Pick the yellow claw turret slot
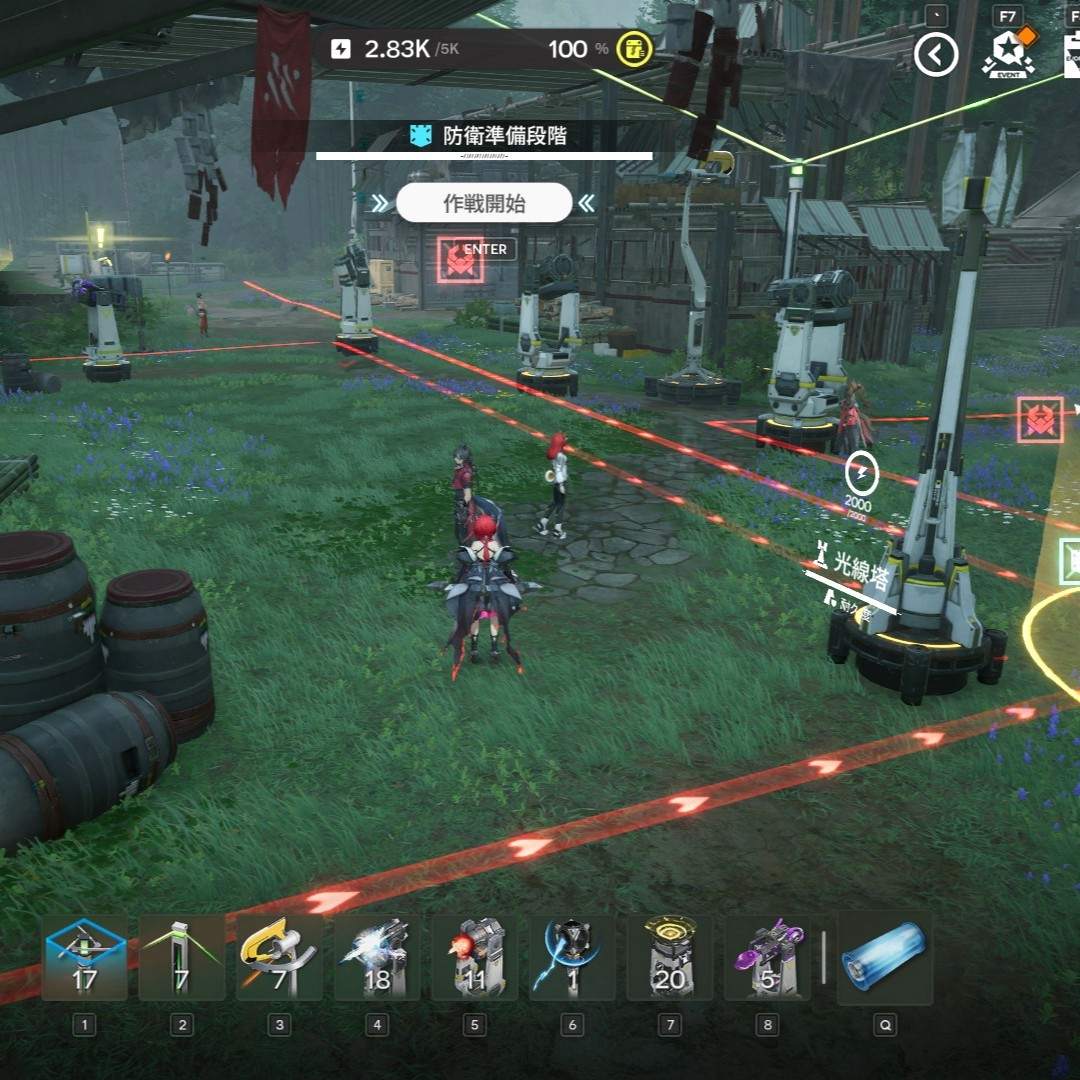1080x1080 pixels. coord(279,959)
